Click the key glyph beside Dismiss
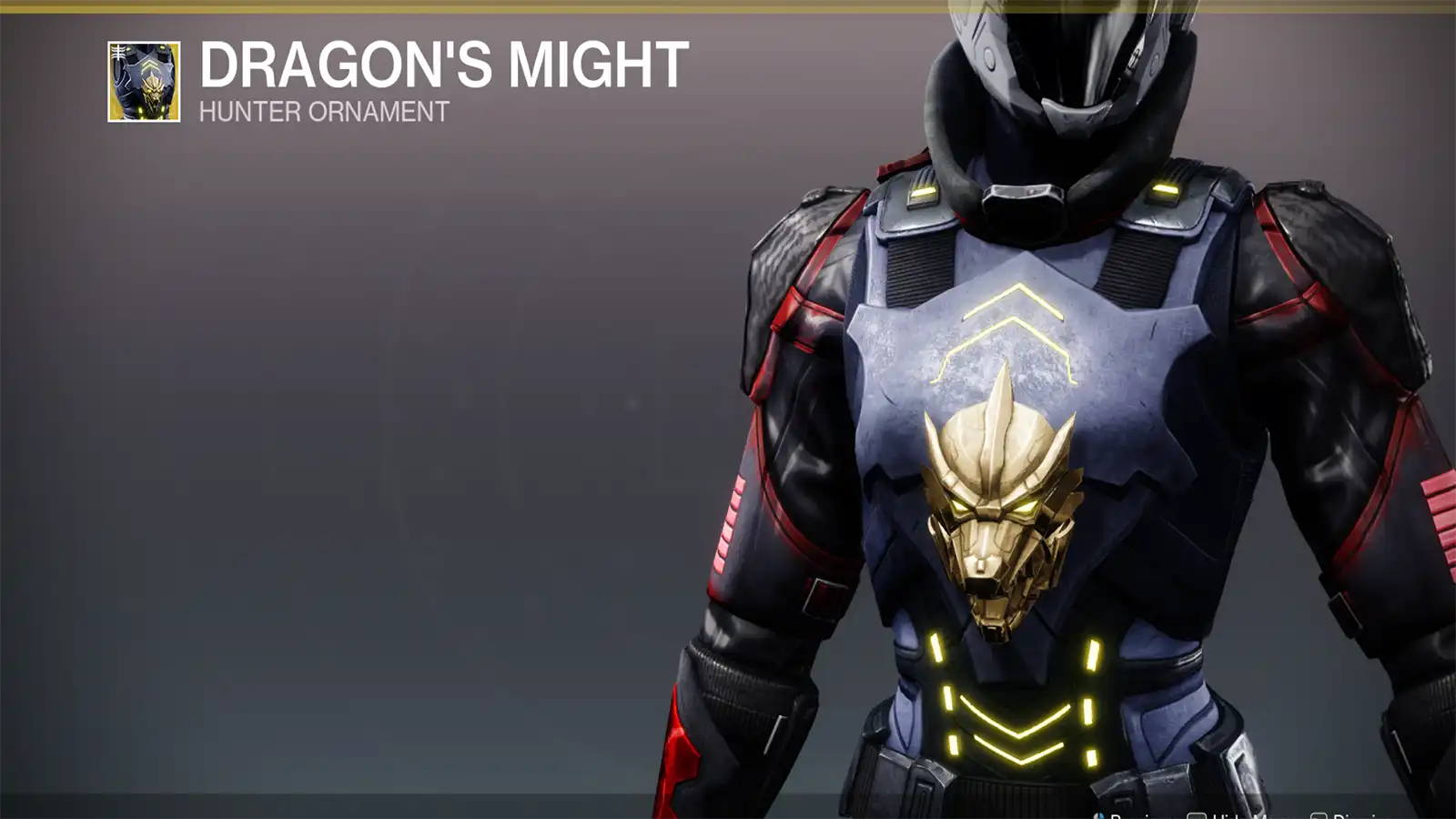The height and width of the screenshot is (819, 1456). tap(1319, 814)
